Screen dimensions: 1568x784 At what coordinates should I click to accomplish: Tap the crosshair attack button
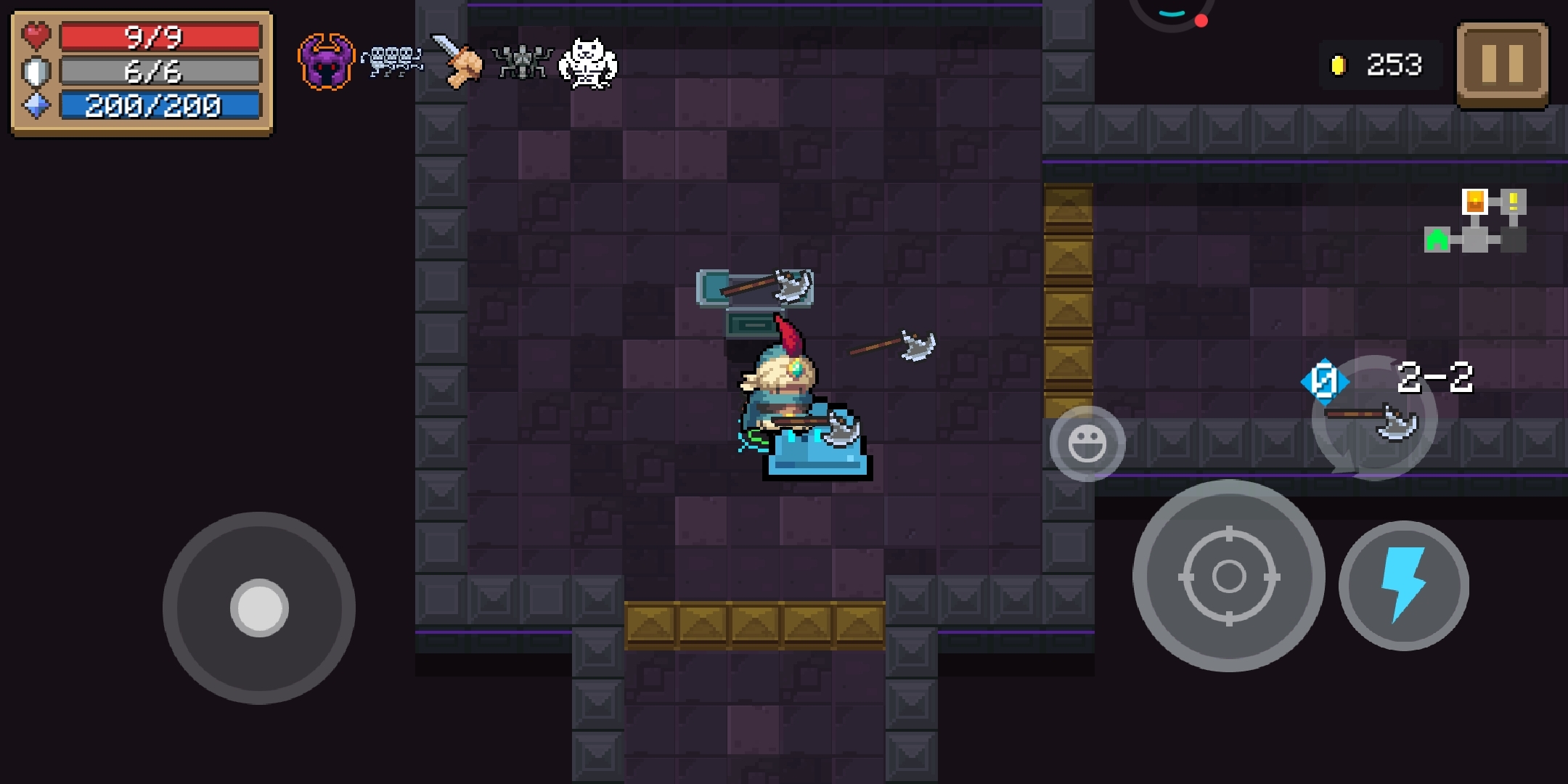[x=1228, y=576]
